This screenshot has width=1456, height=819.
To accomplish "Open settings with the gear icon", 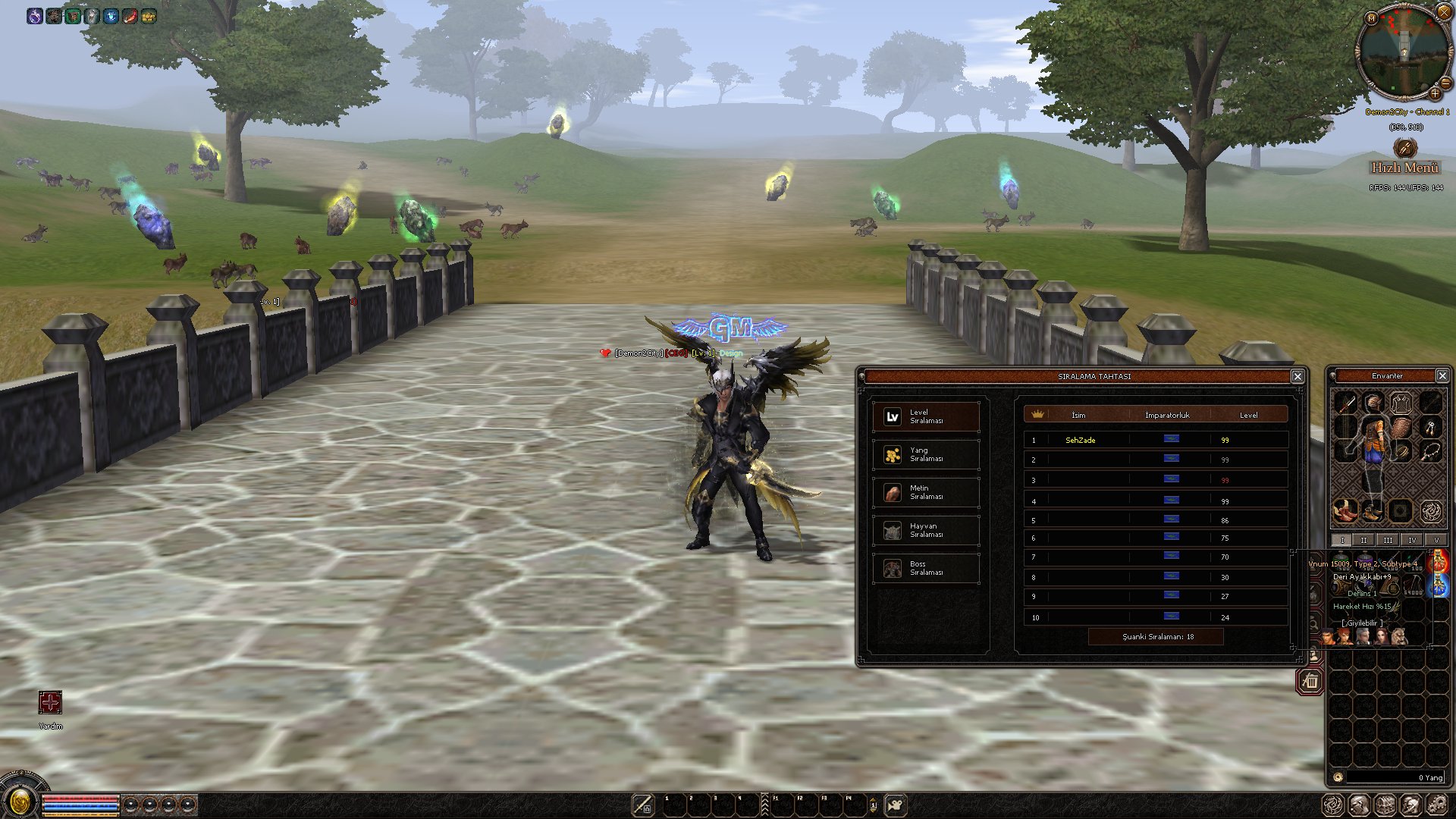I will point(1436,805).
